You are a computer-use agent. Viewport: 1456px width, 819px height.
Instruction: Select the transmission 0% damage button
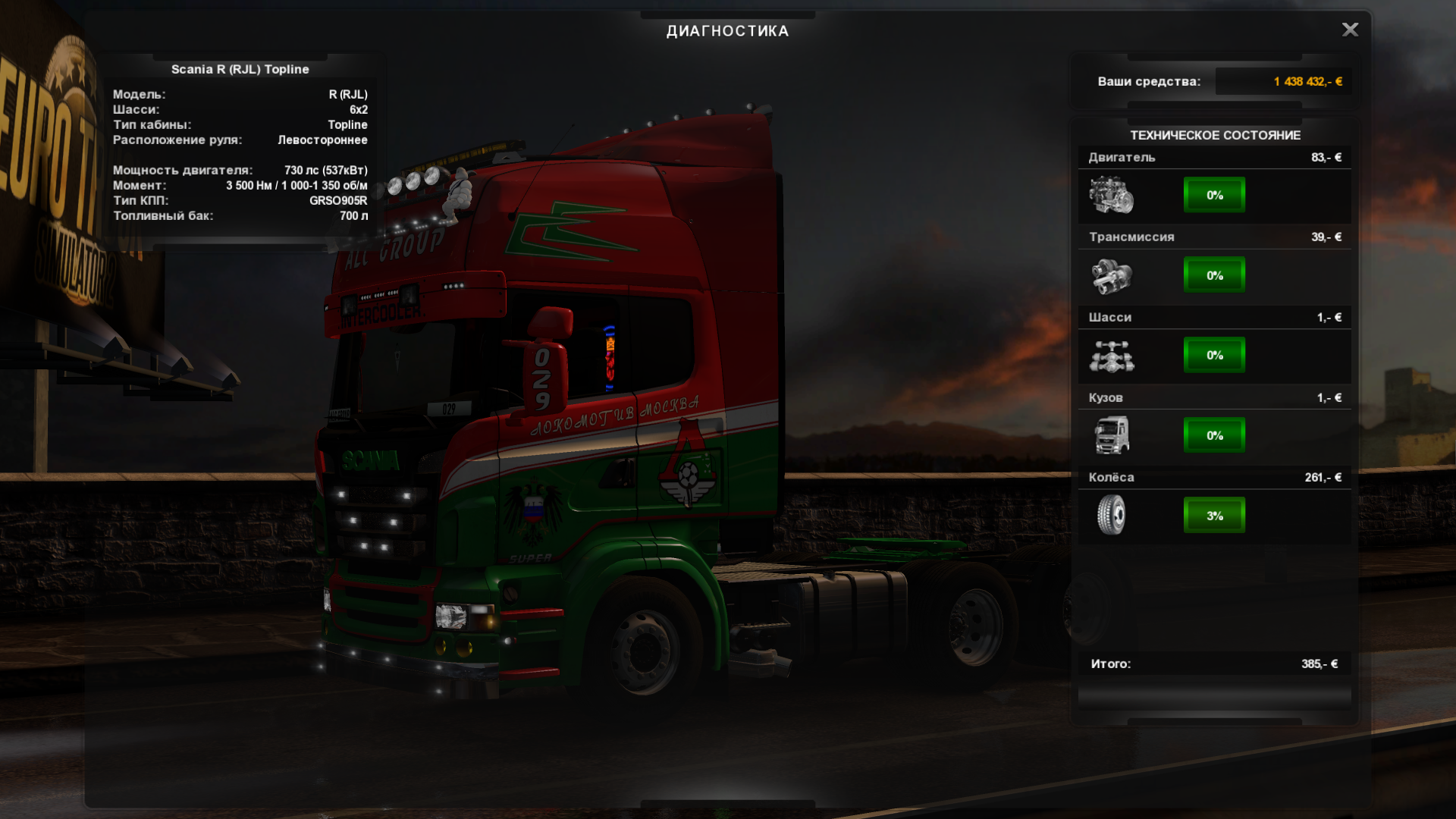pos(1214,275)
